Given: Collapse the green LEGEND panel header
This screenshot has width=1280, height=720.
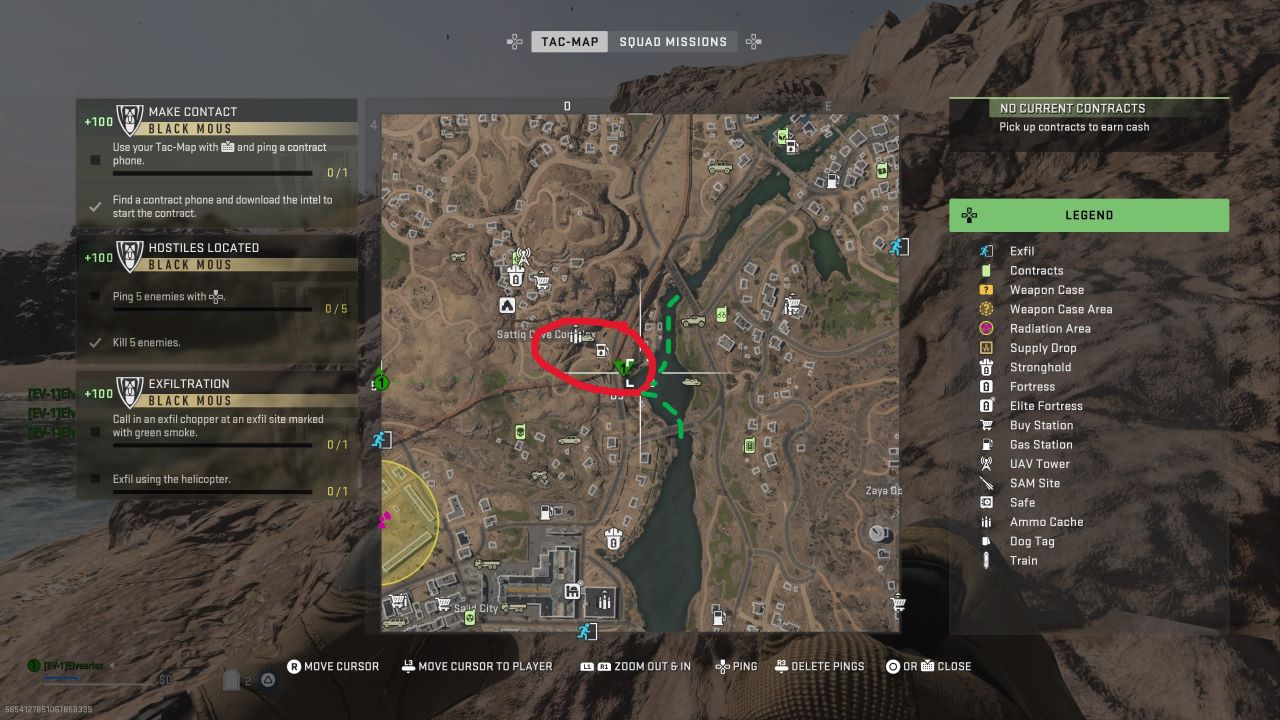Looking at the screenshot, I should click(1089, 215).
